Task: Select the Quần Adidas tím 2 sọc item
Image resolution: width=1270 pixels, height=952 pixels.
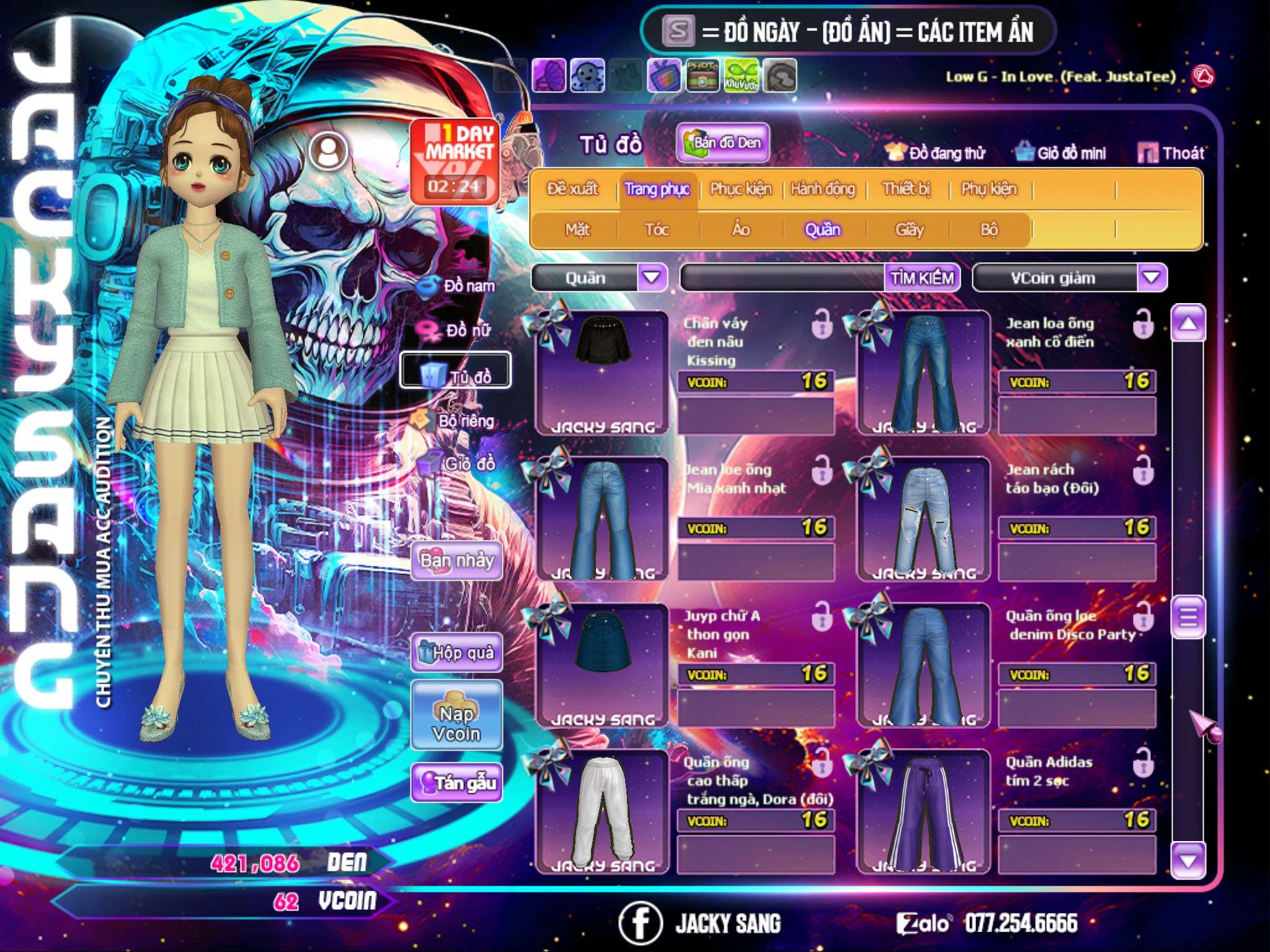Action: pos(923,812)
